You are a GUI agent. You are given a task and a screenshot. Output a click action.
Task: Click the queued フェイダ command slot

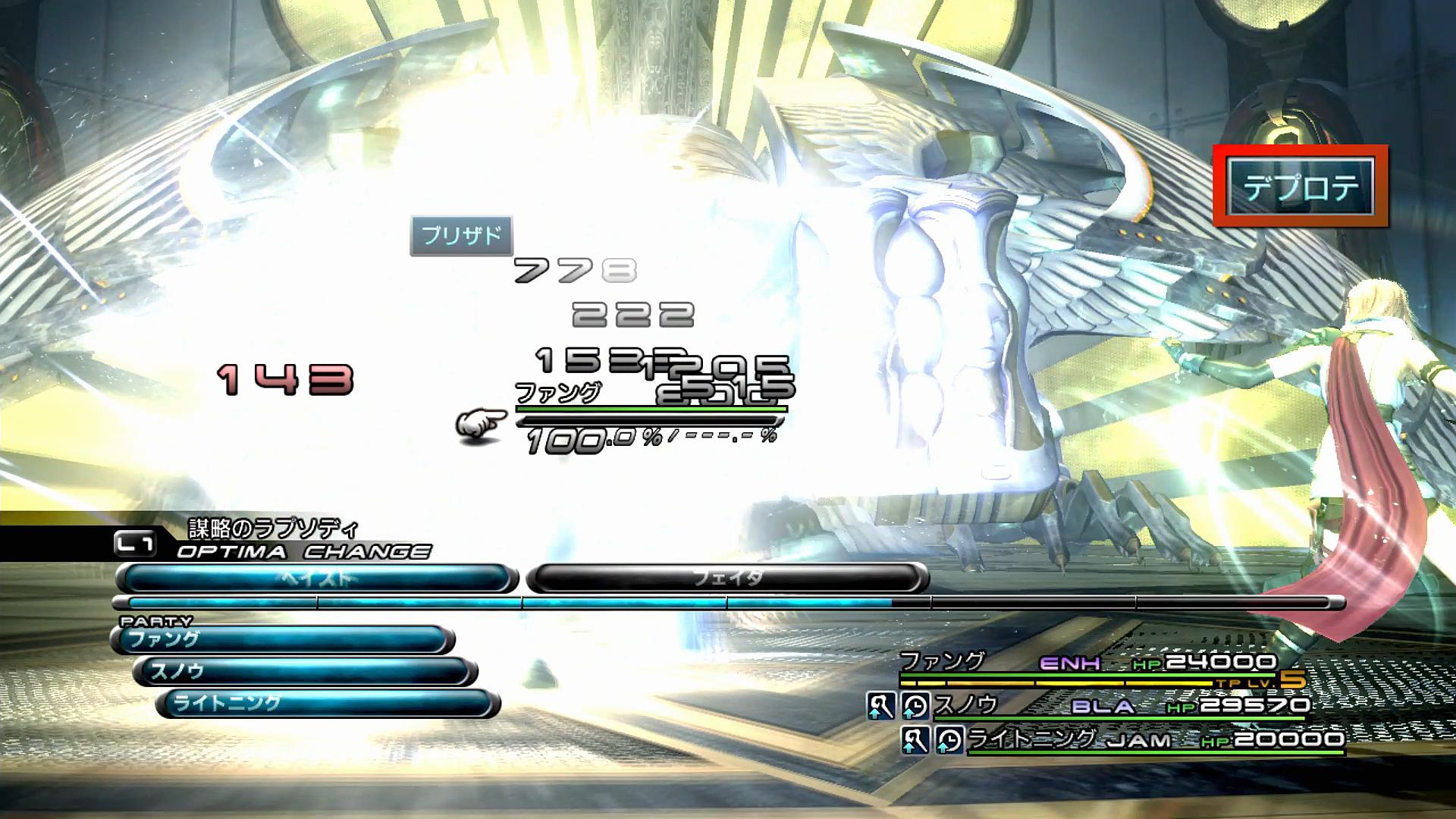[726, 579]
